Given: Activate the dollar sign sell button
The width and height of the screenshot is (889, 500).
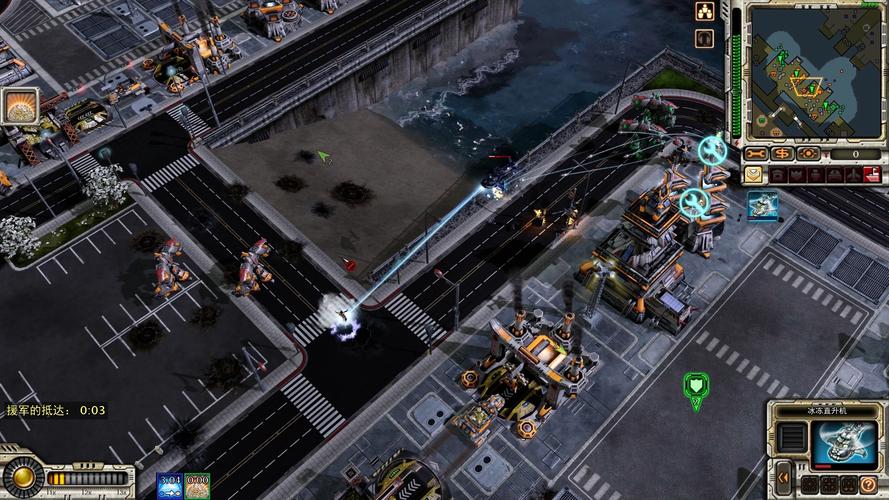Looking at the screenshot, I should pos(782,153).
